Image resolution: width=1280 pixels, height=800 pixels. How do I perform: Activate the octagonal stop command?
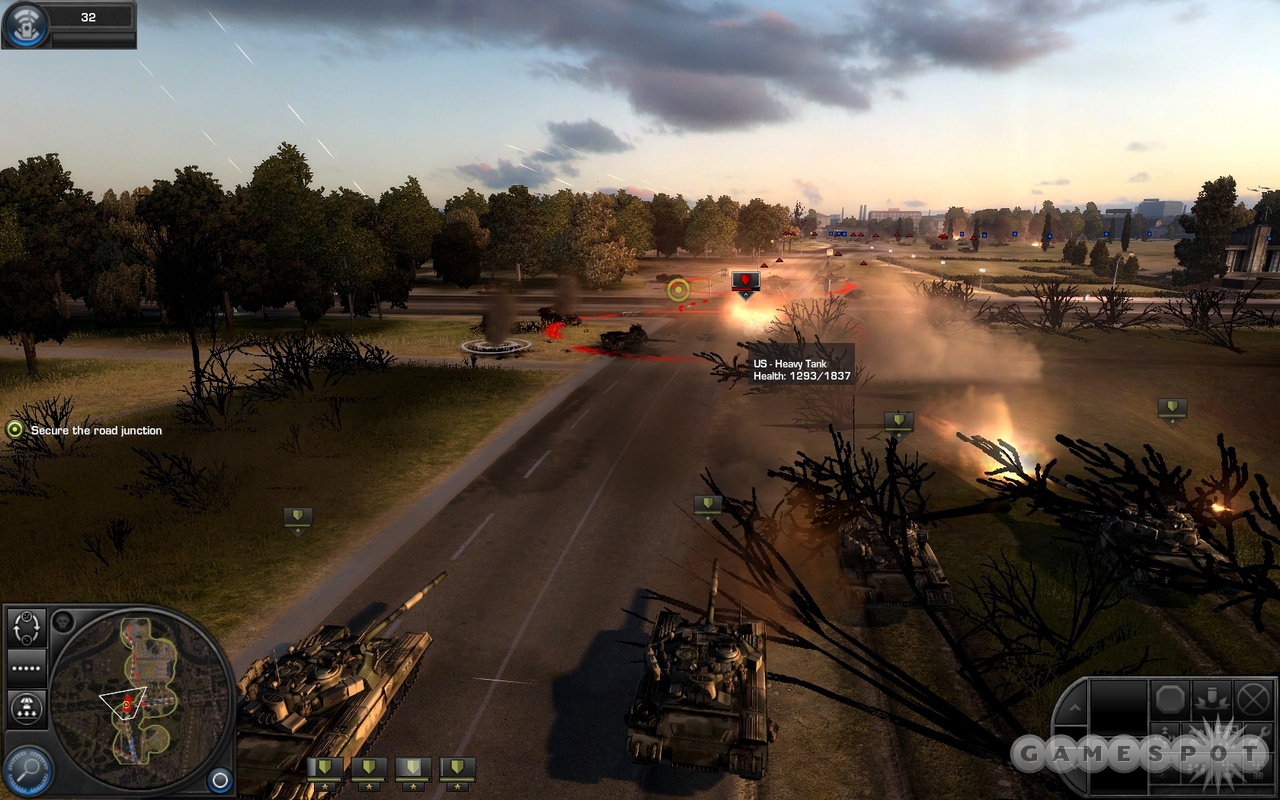(1171, 699)
